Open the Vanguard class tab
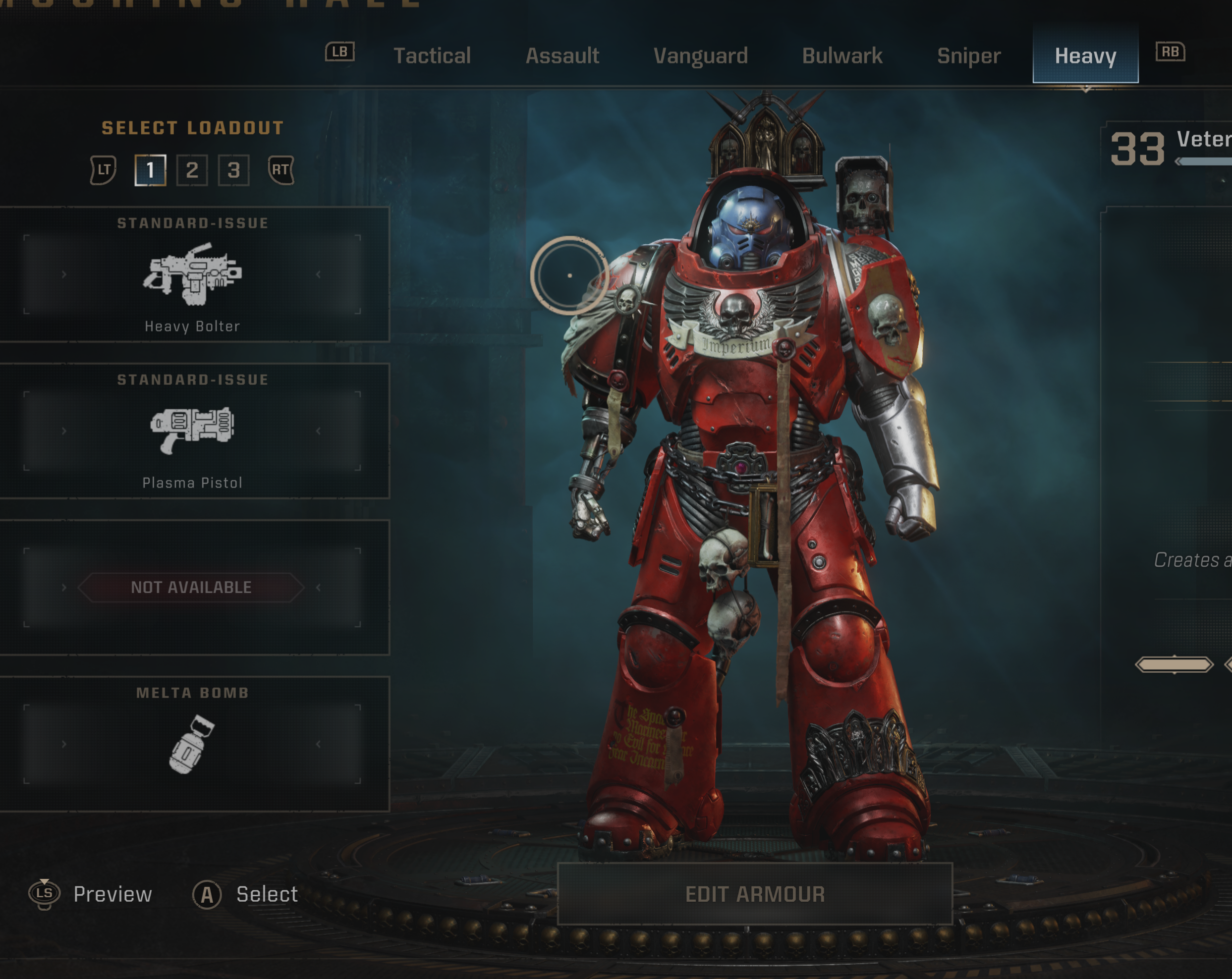 click(700, 56)
